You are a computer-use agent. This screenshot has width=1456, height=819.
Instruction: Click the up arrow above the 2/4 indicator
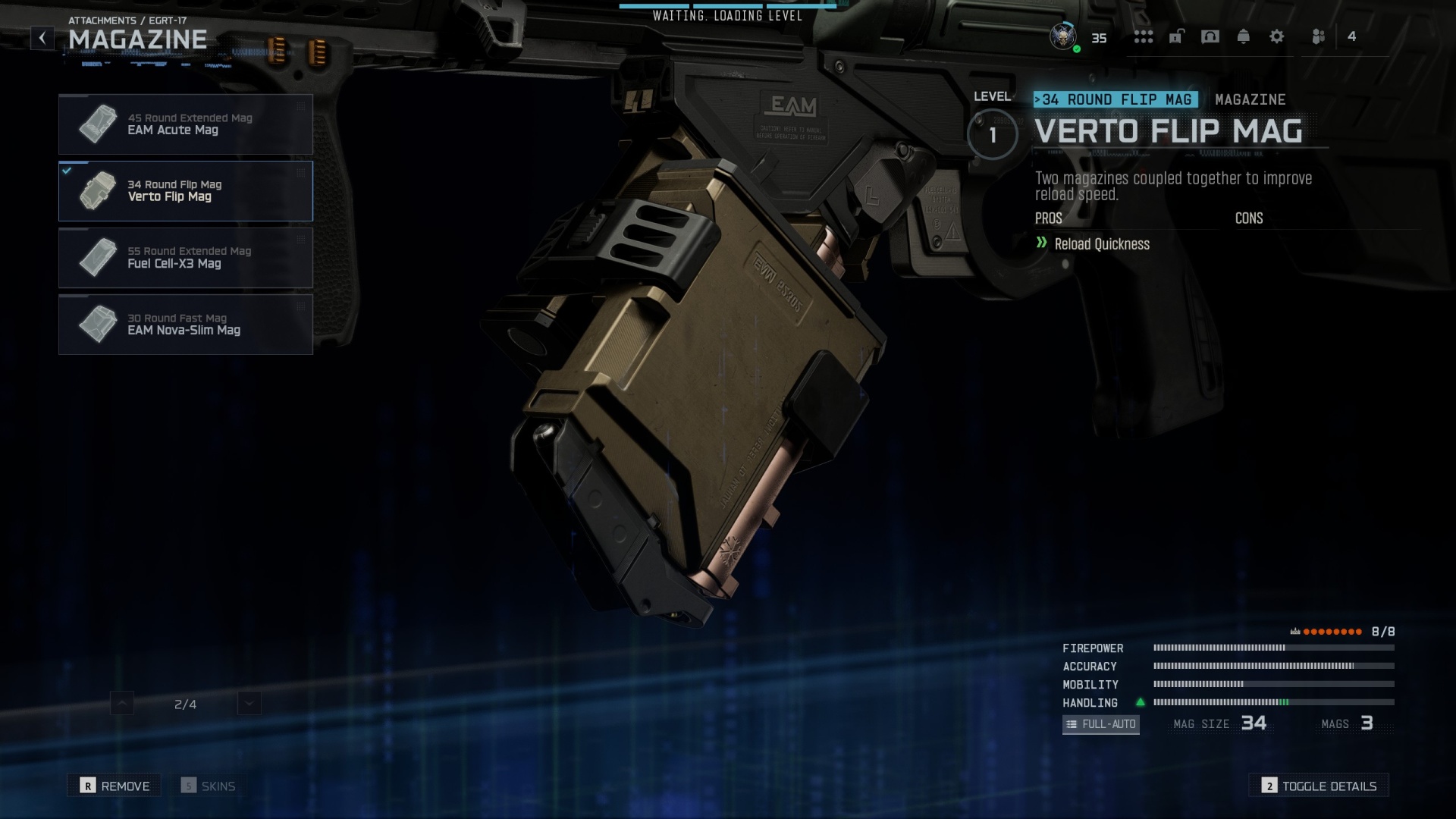(121, 704)
